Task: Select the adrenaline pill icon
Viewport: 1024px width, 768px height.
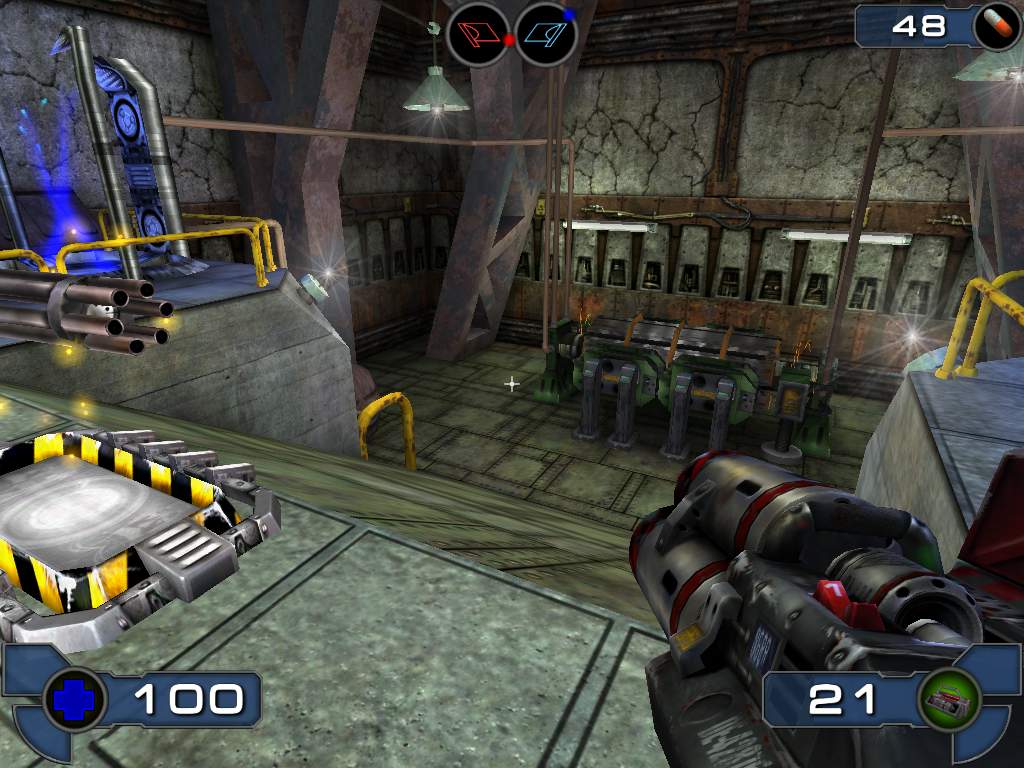Action: coord(996,26)
